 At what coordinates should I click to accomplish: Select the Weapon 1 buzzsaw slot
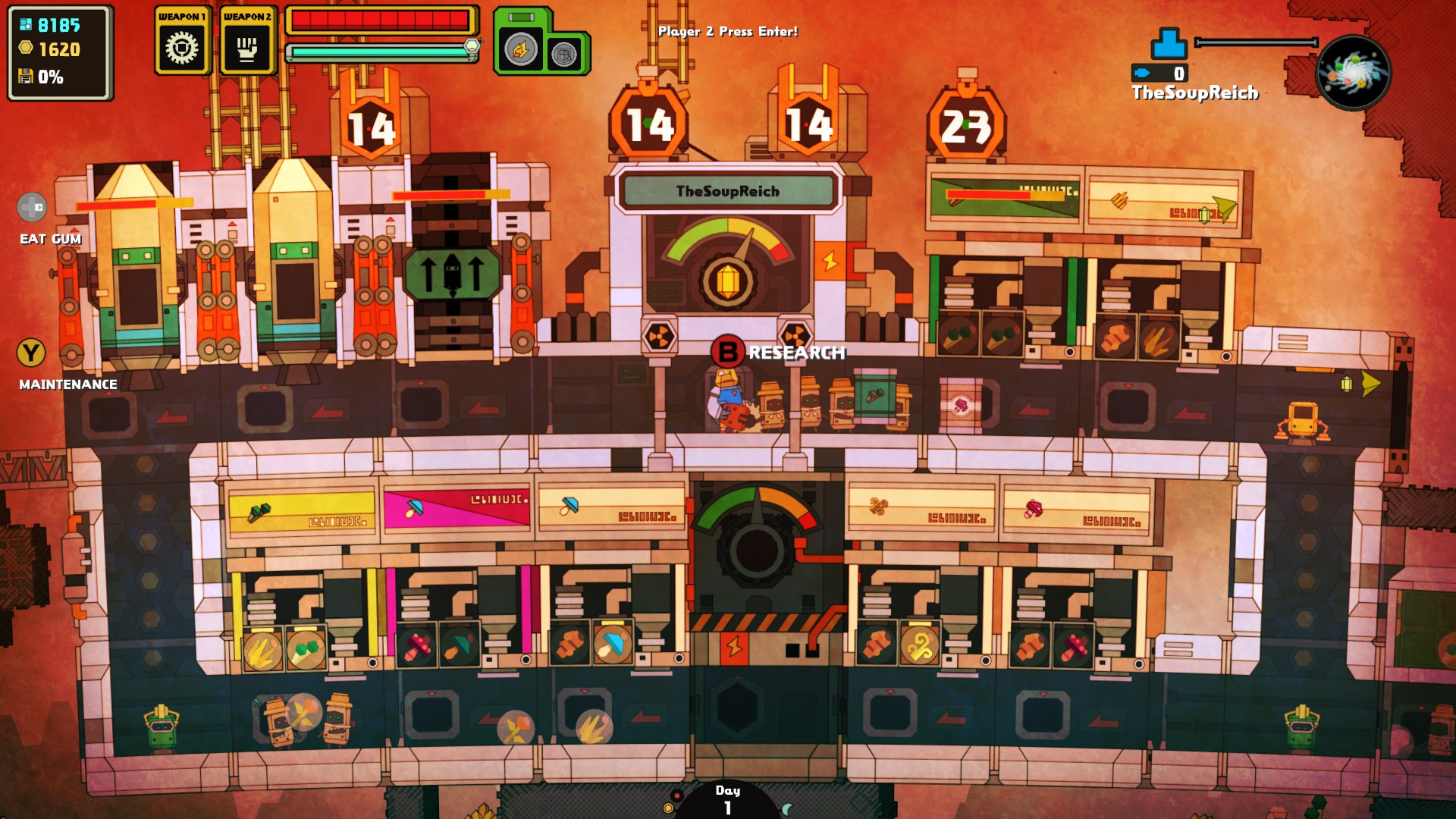coord(182,48)
